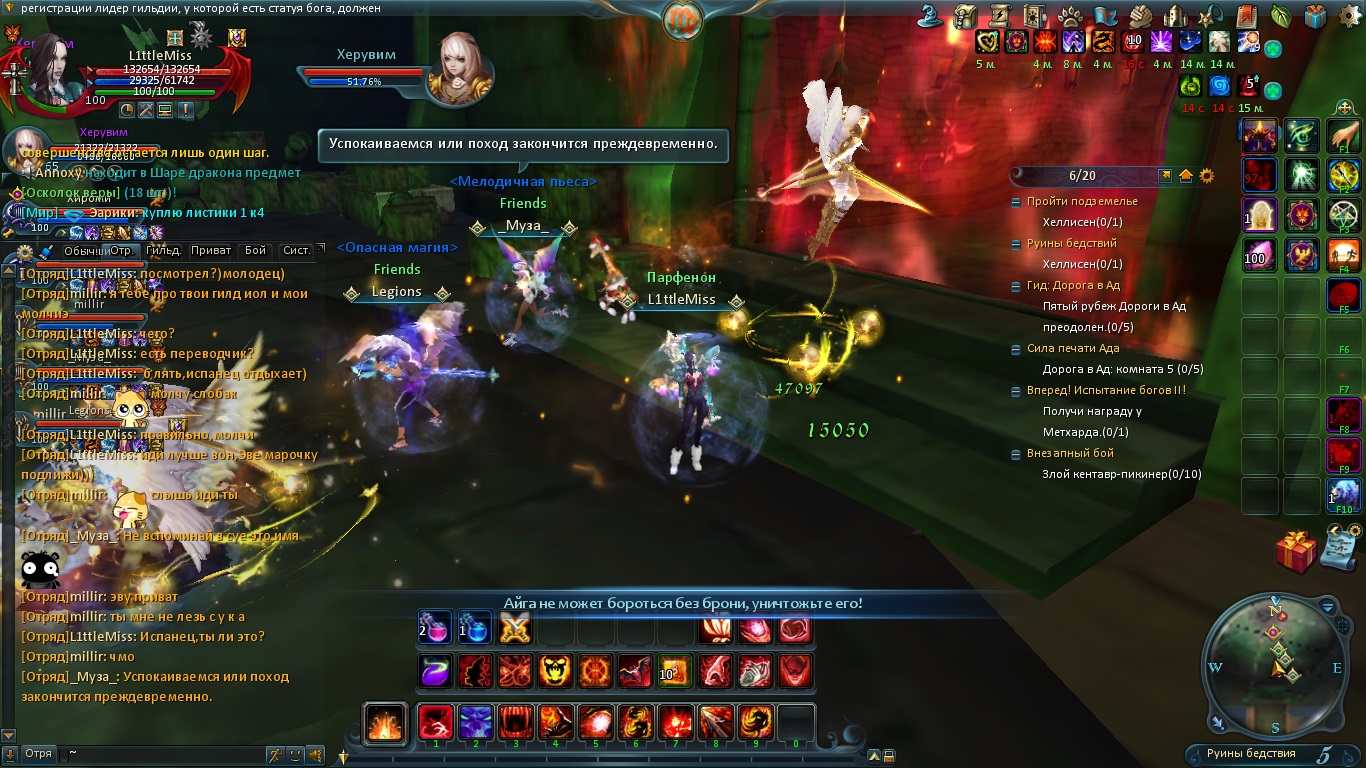Select the Херувим target portrait

pyautogui.click(x=459, y=68)
